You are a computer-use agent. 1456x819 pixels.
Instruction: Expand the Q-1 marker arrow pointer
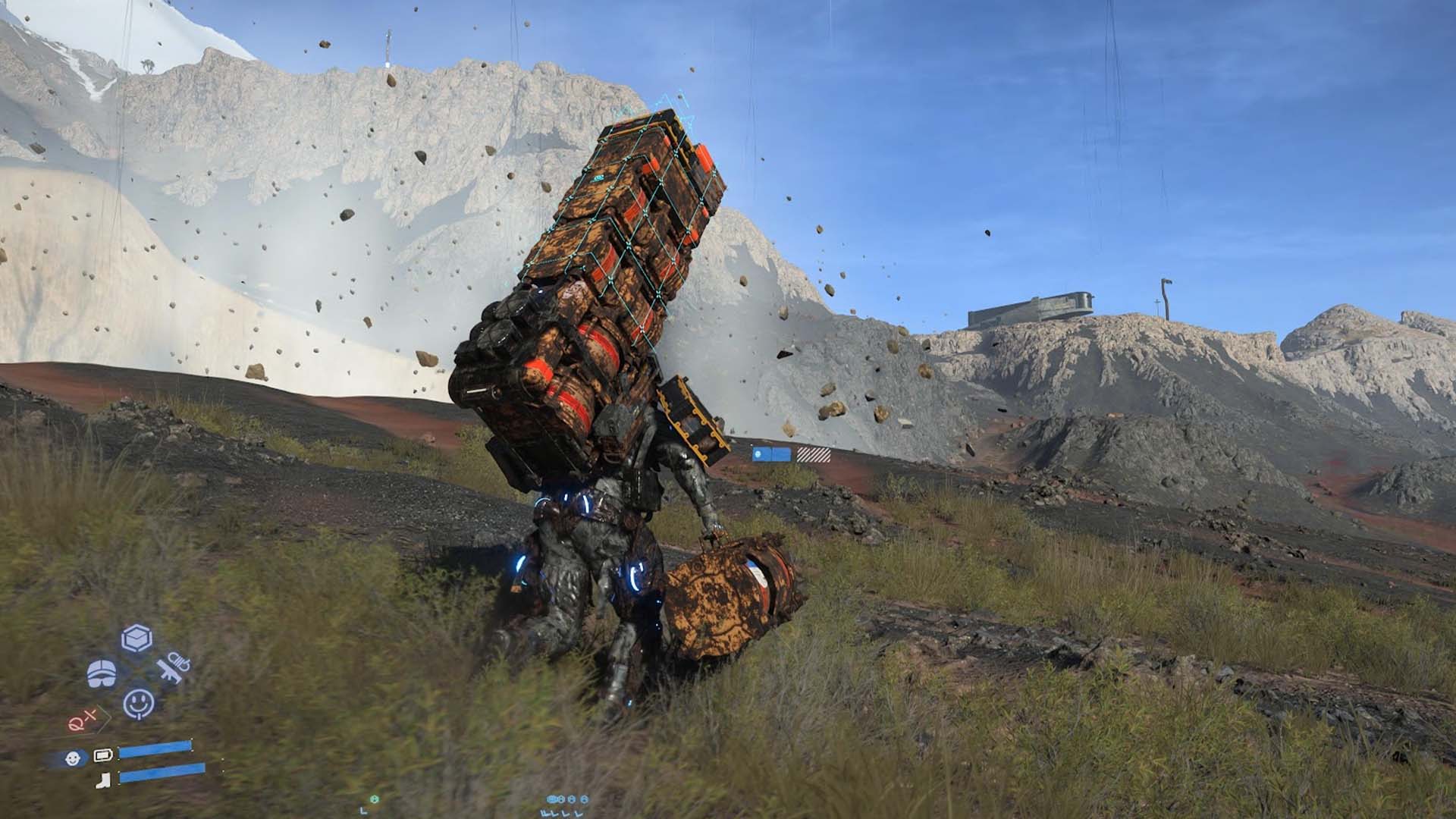(105, 717)
